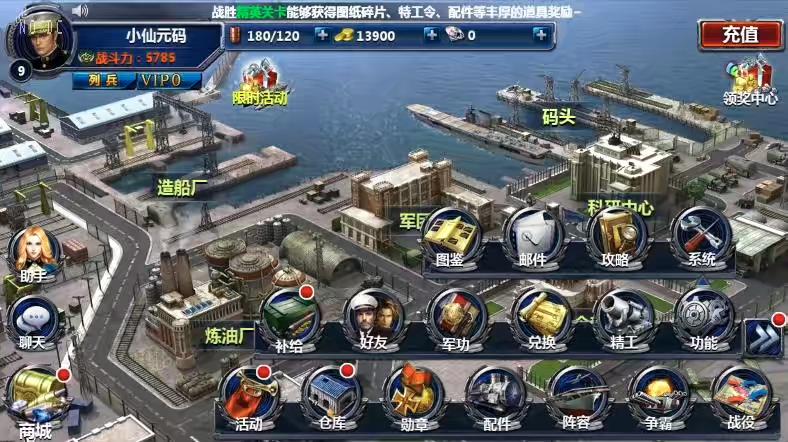Open the 补给 supply menu
Viewport: 788px width, 442px height.
click(289, 318)
